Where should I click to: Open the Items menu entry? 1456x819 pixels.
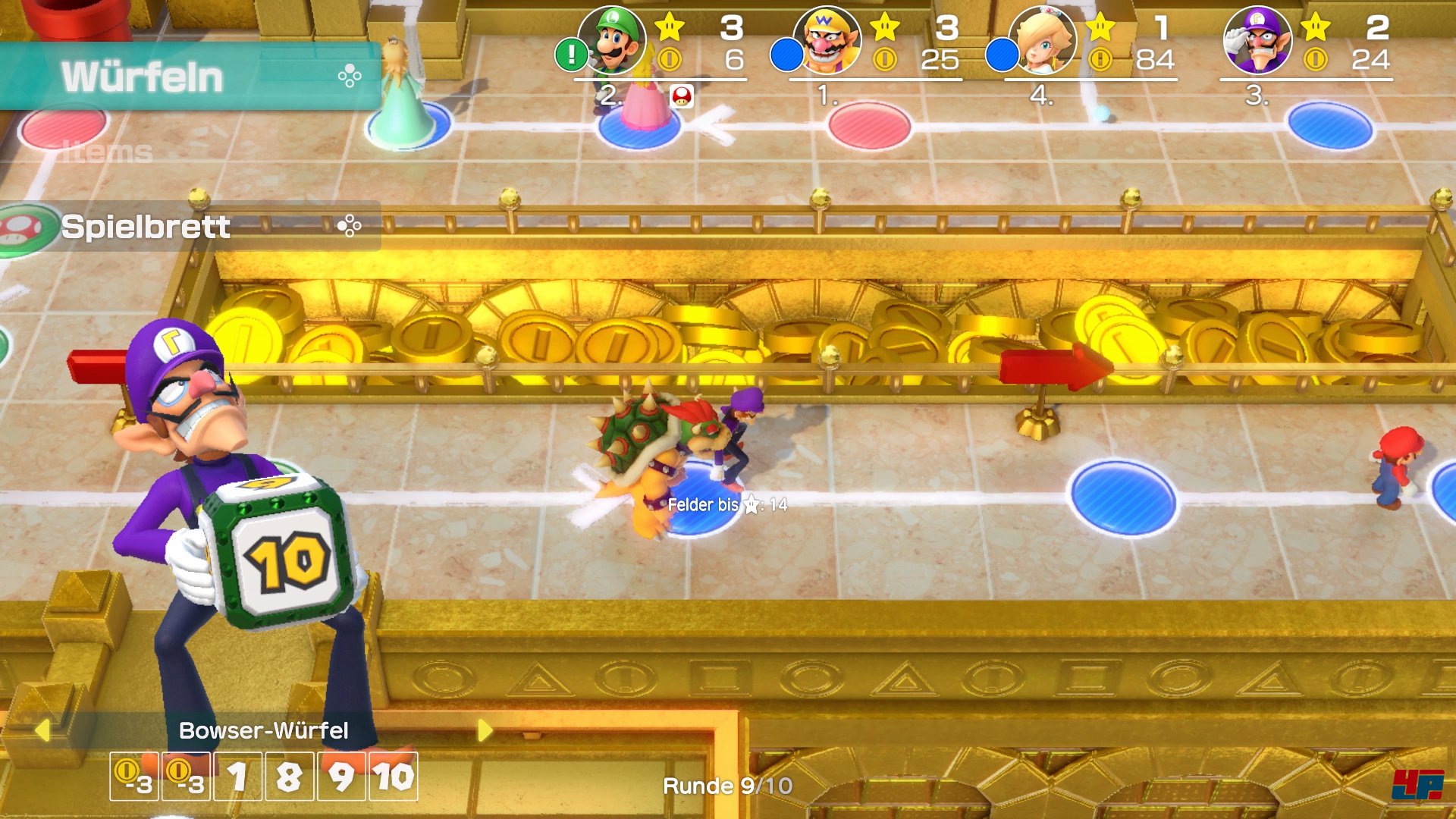tap(108, 152)
